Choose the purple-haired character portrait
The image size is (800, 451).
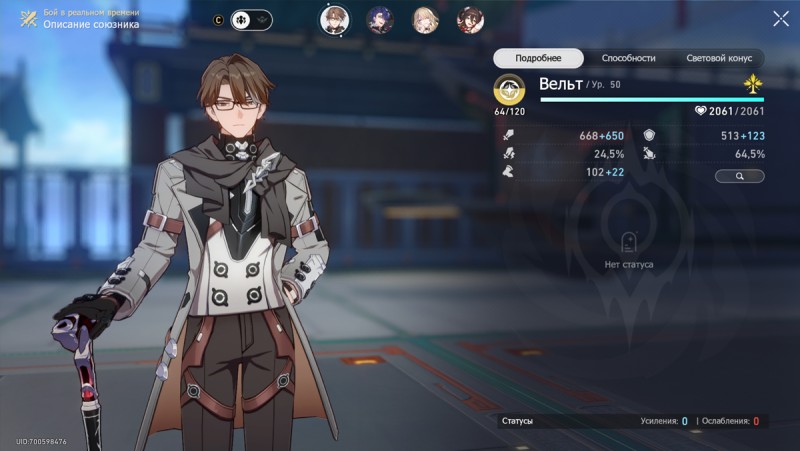380,19
